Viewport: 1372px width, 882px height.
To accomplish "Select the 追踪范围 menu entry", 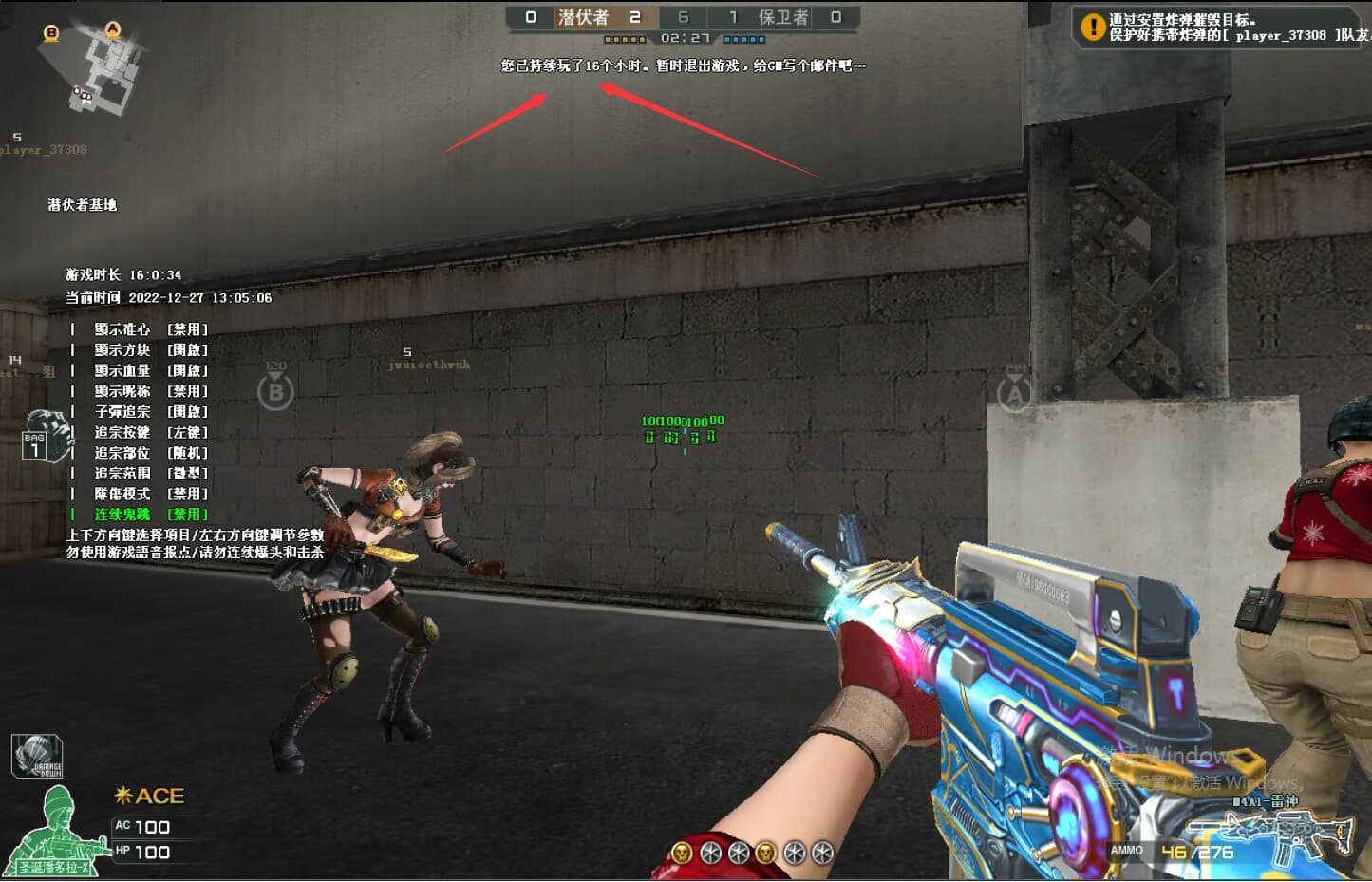I will [x=150, y=473].
